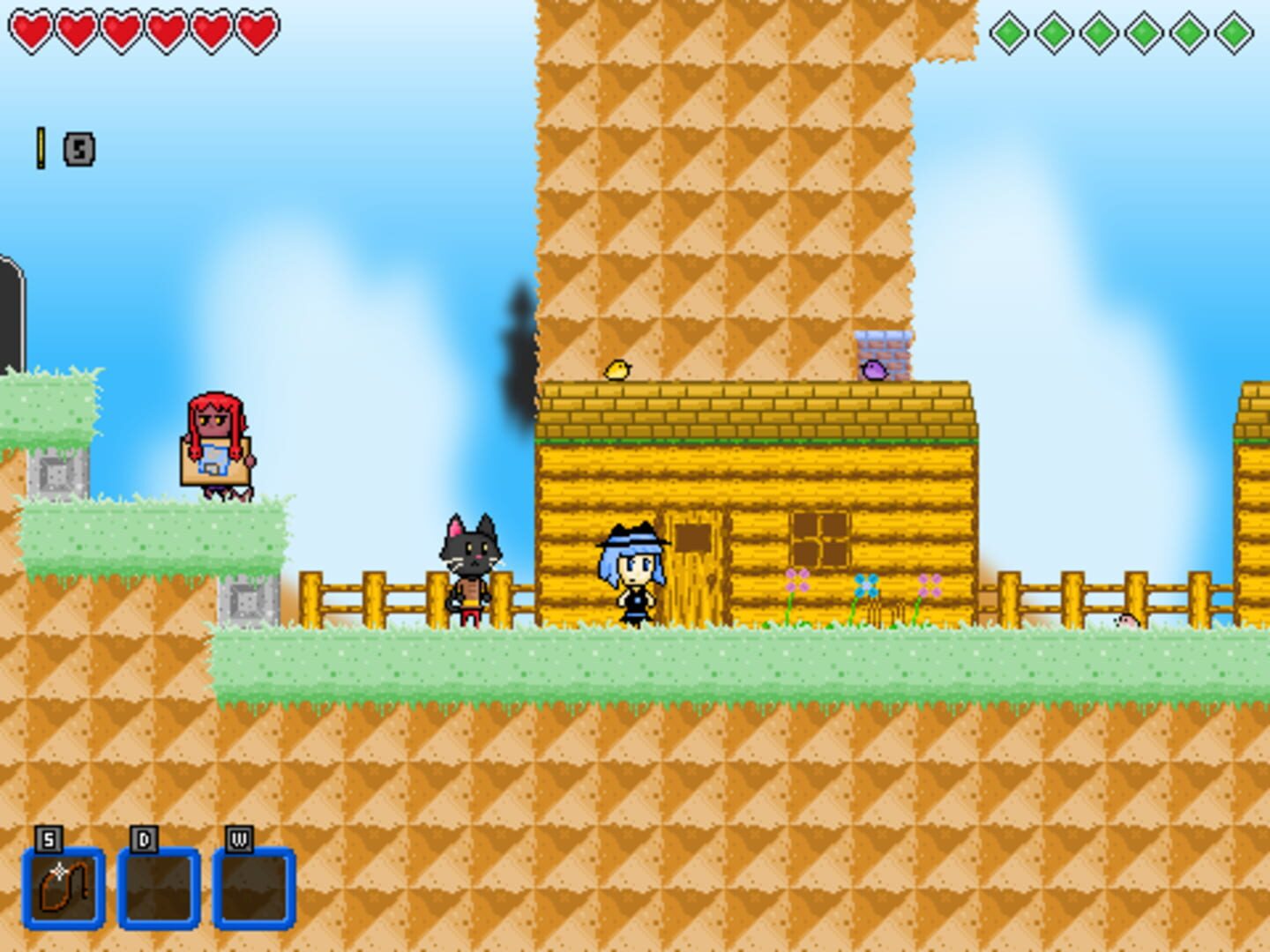Click the black cat NPC by the fence

472,564
